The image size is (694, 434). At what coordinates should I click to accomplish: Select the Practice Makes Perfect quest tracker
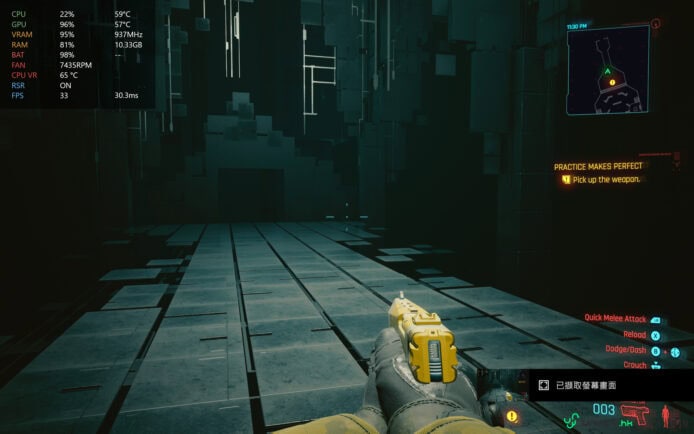(599, 166)
